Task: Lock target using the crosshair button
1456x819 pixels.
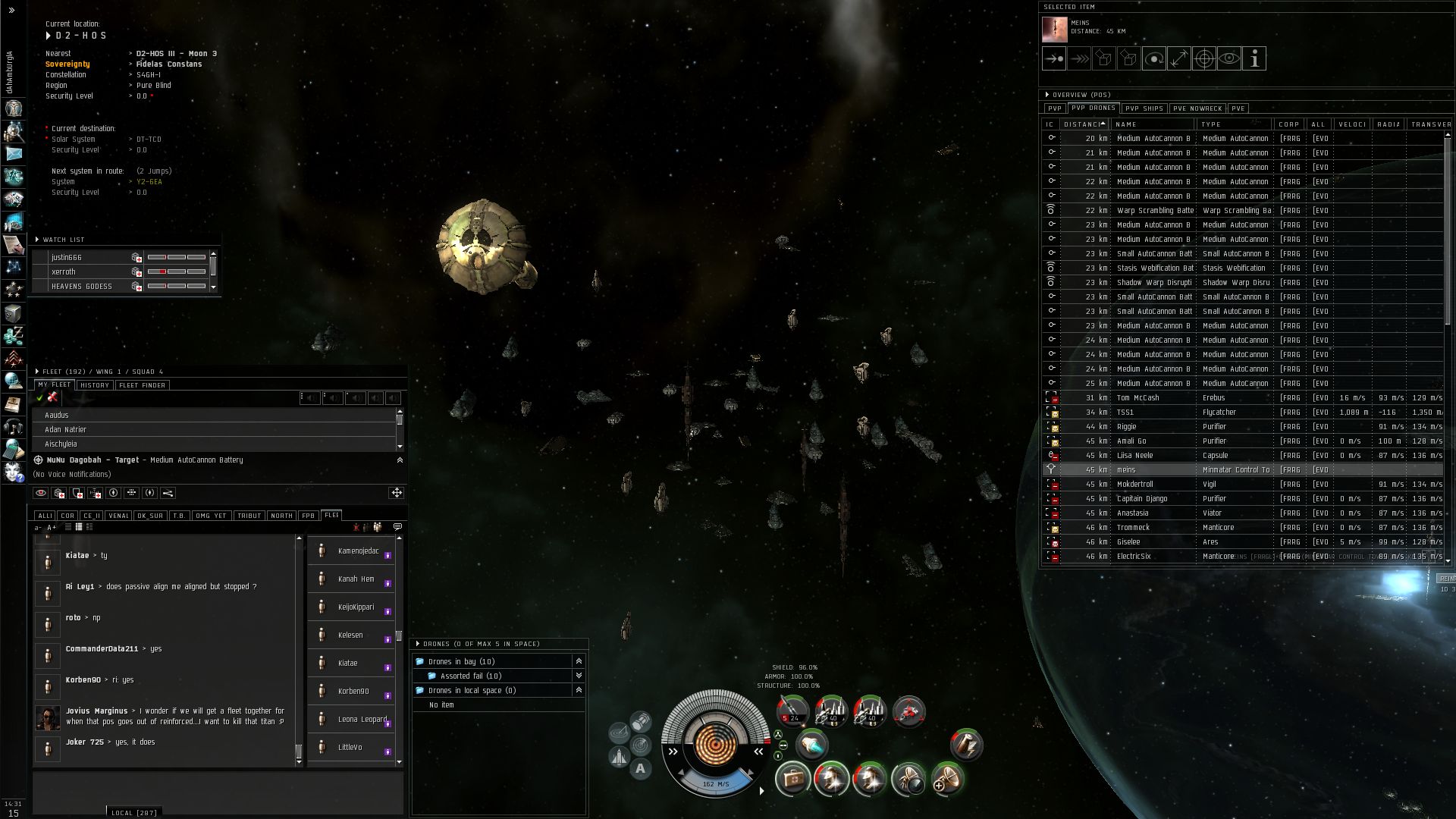Action: click(1204, 58)
